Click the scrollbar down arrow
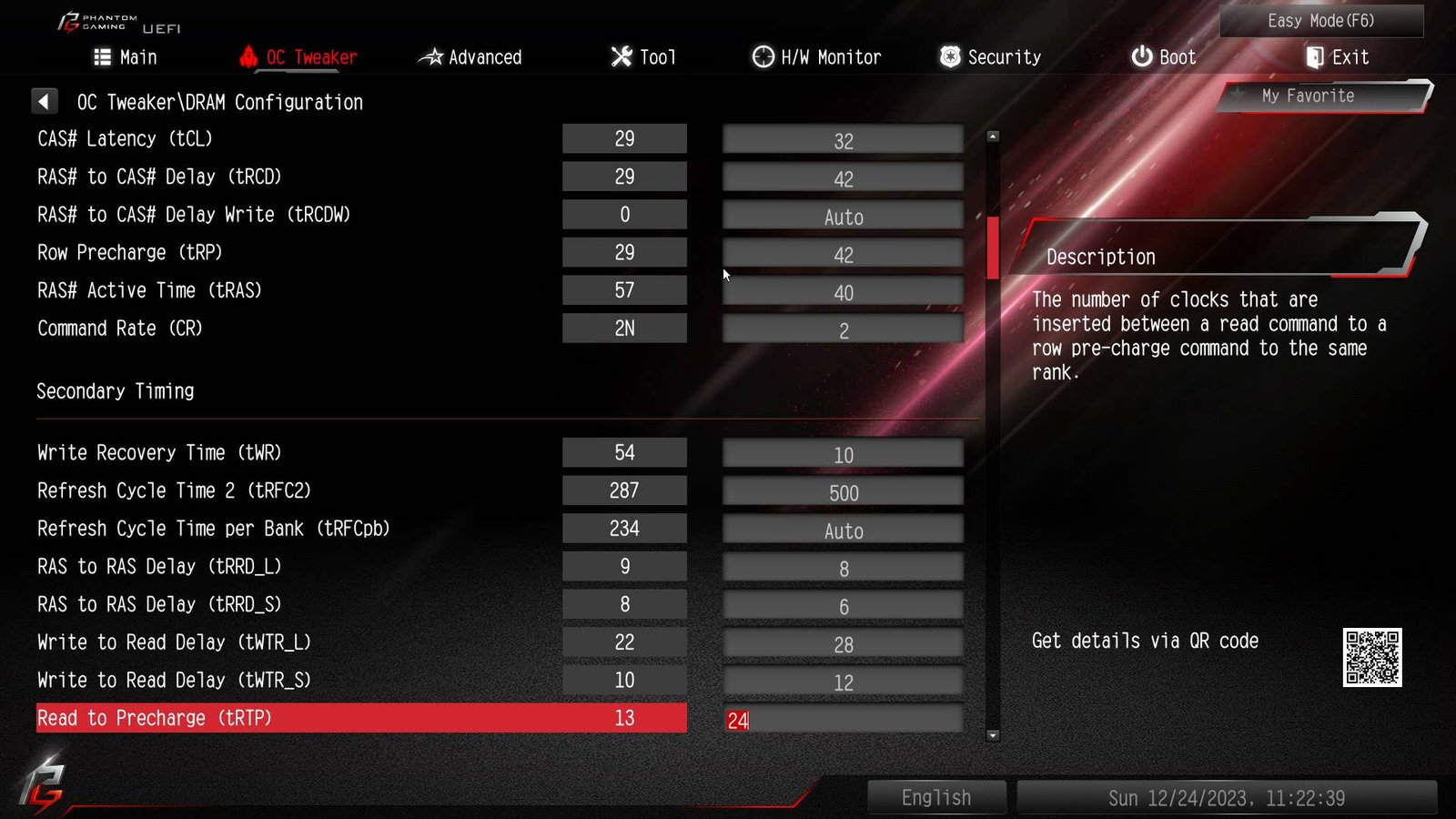1456x819 pixels. (993, 735)
